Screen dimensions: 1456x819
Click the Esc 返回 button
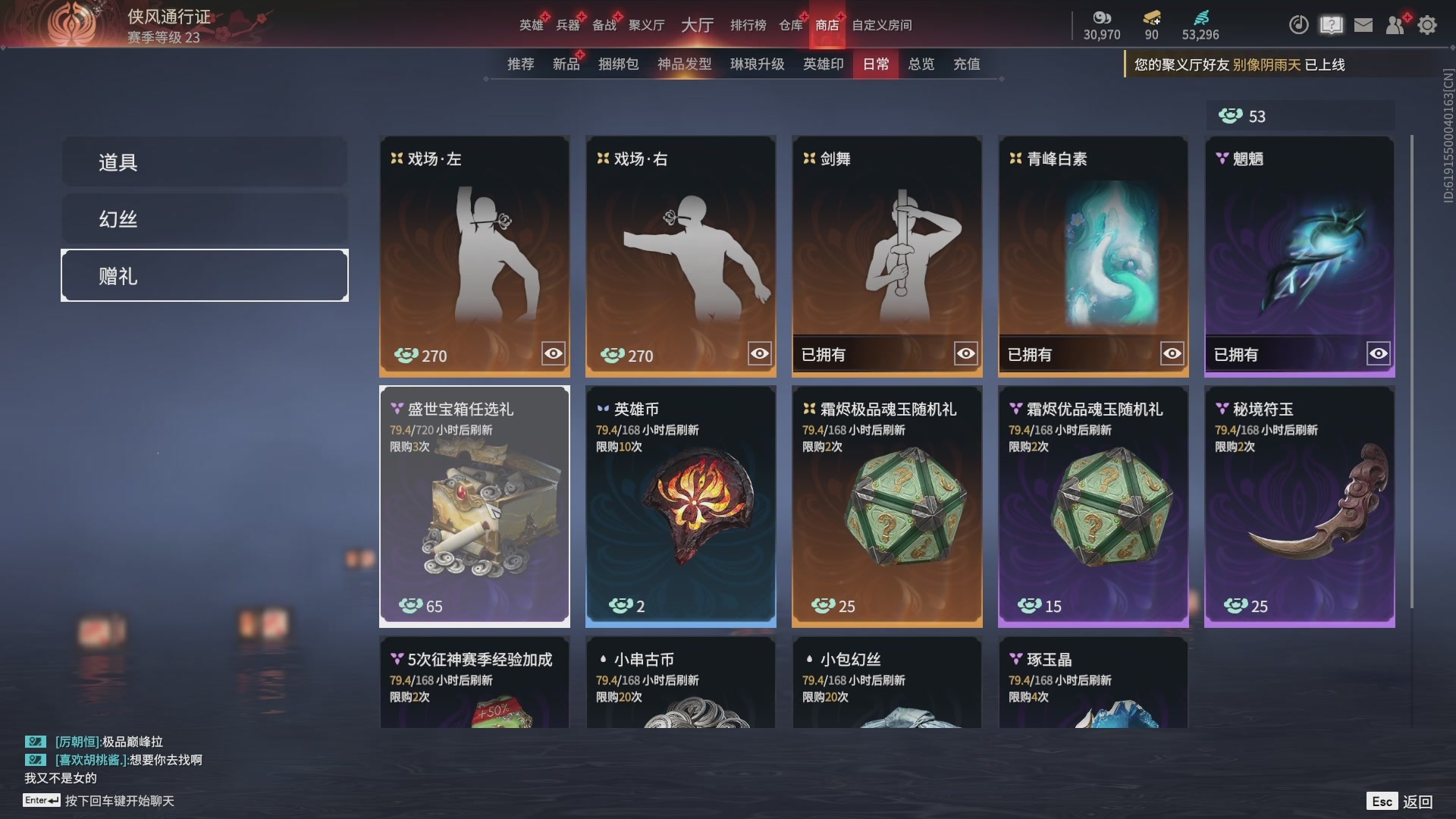coord(1401,800)
